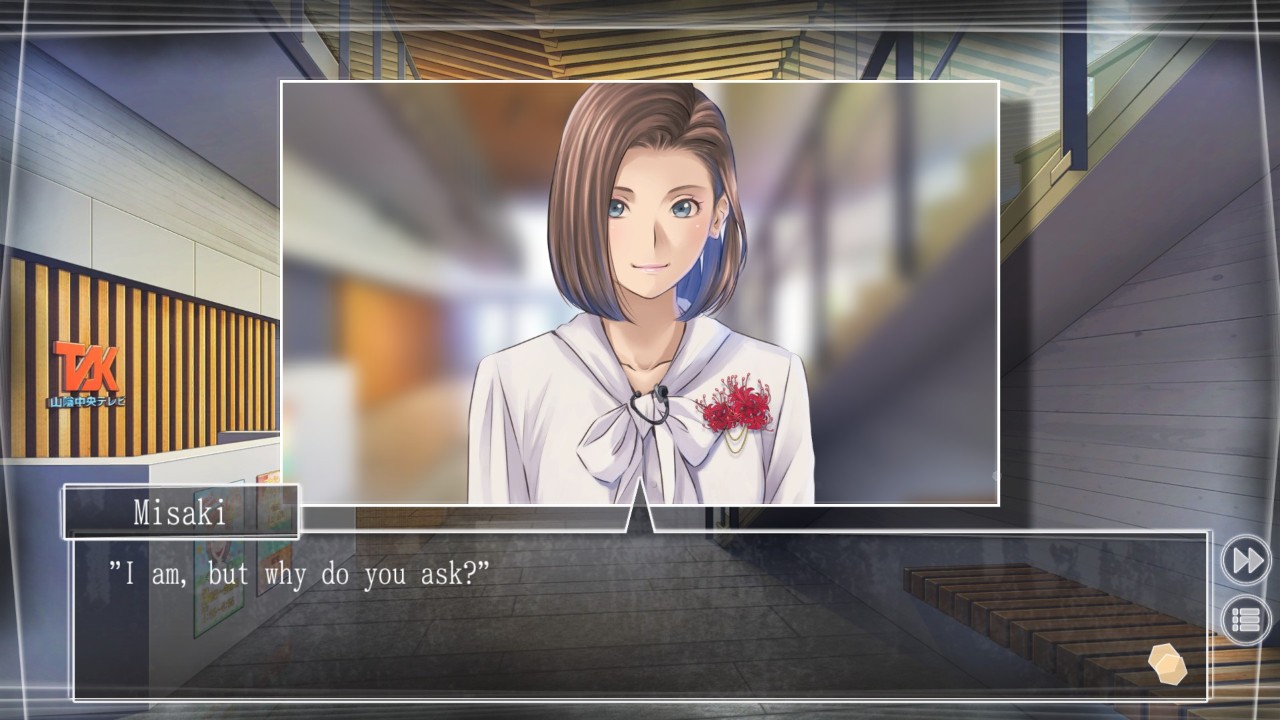Open the backlog list icon
The height and width of the screenshot is (720, 1280).
tap(1246, 620)
